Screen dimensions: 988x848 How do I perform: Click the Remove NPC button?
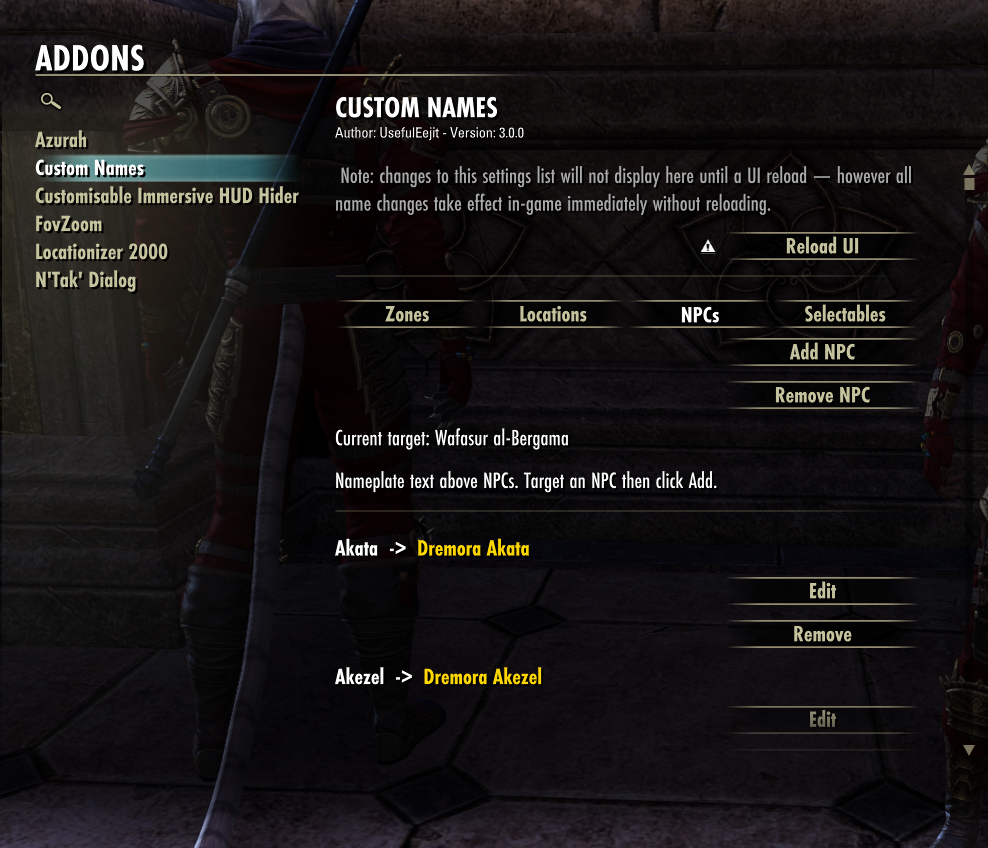coord(822,395)
